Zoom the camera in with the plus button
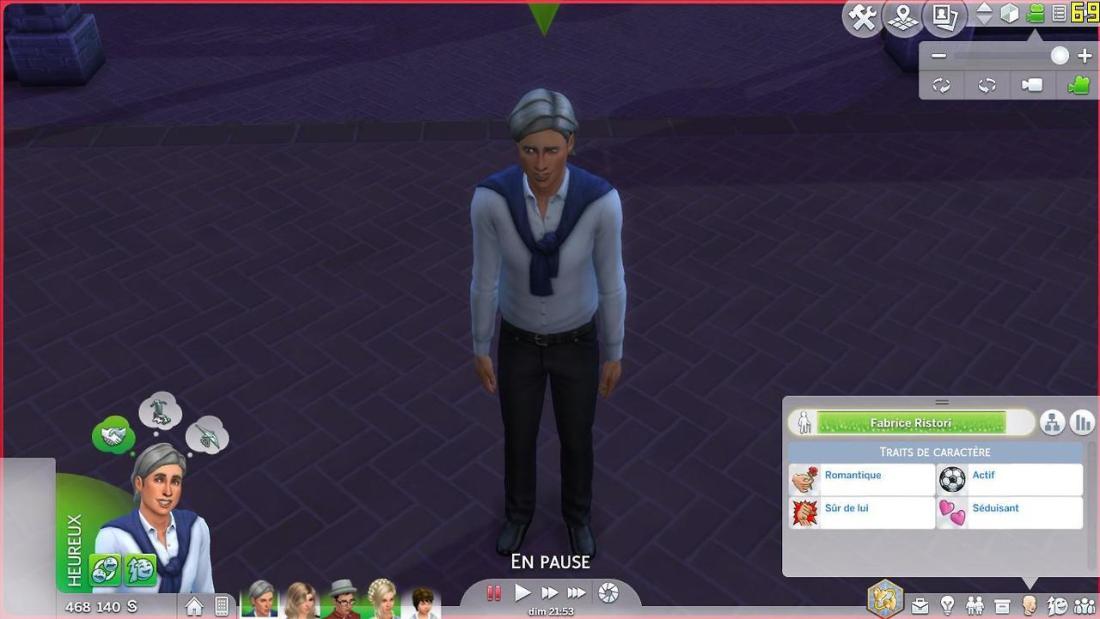 click(x=1085, y=56)
